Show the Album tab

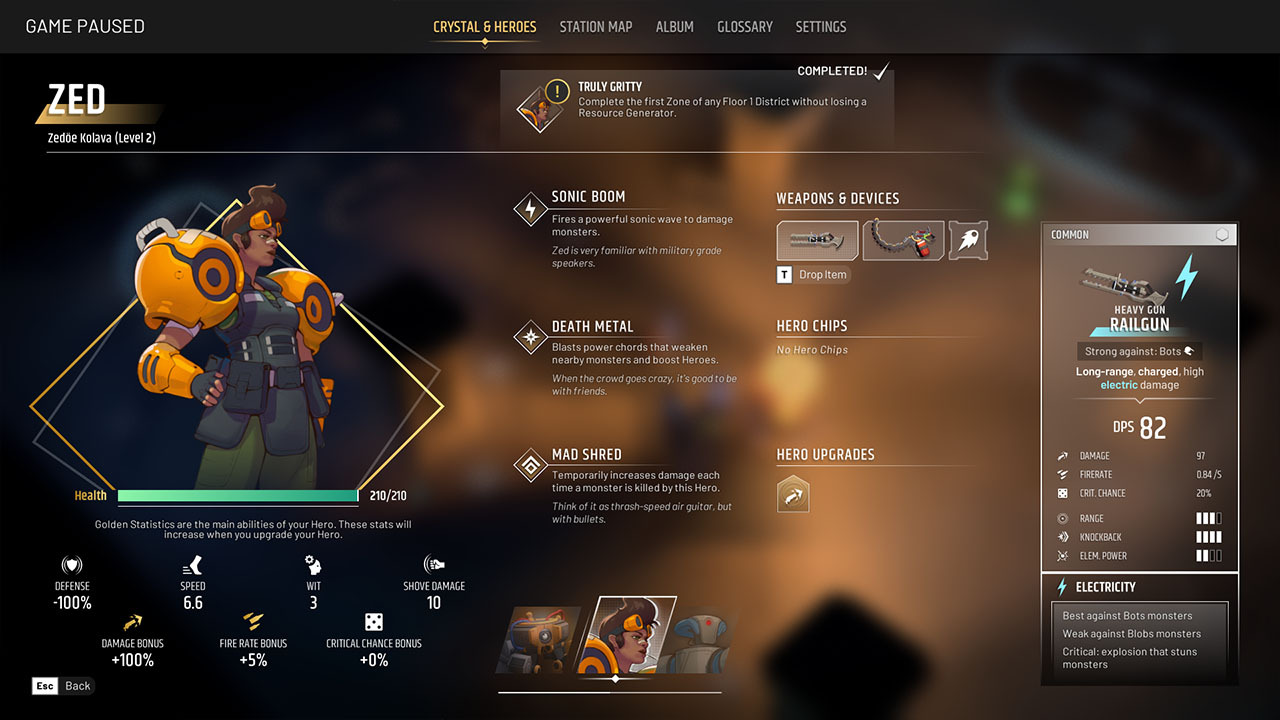click(675, 27)
